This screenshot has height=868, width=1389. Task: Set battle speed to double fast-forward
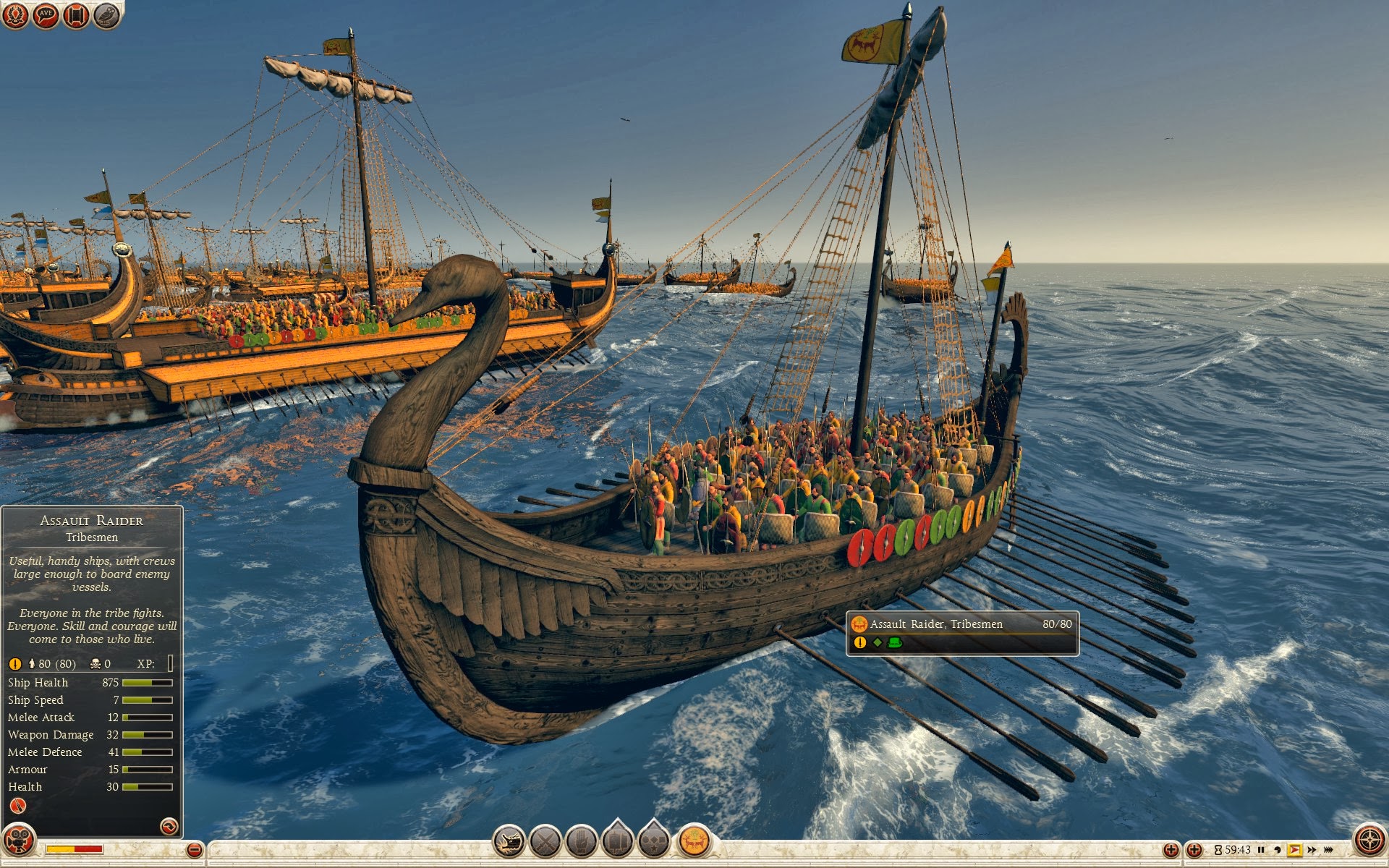point(1312,850)
